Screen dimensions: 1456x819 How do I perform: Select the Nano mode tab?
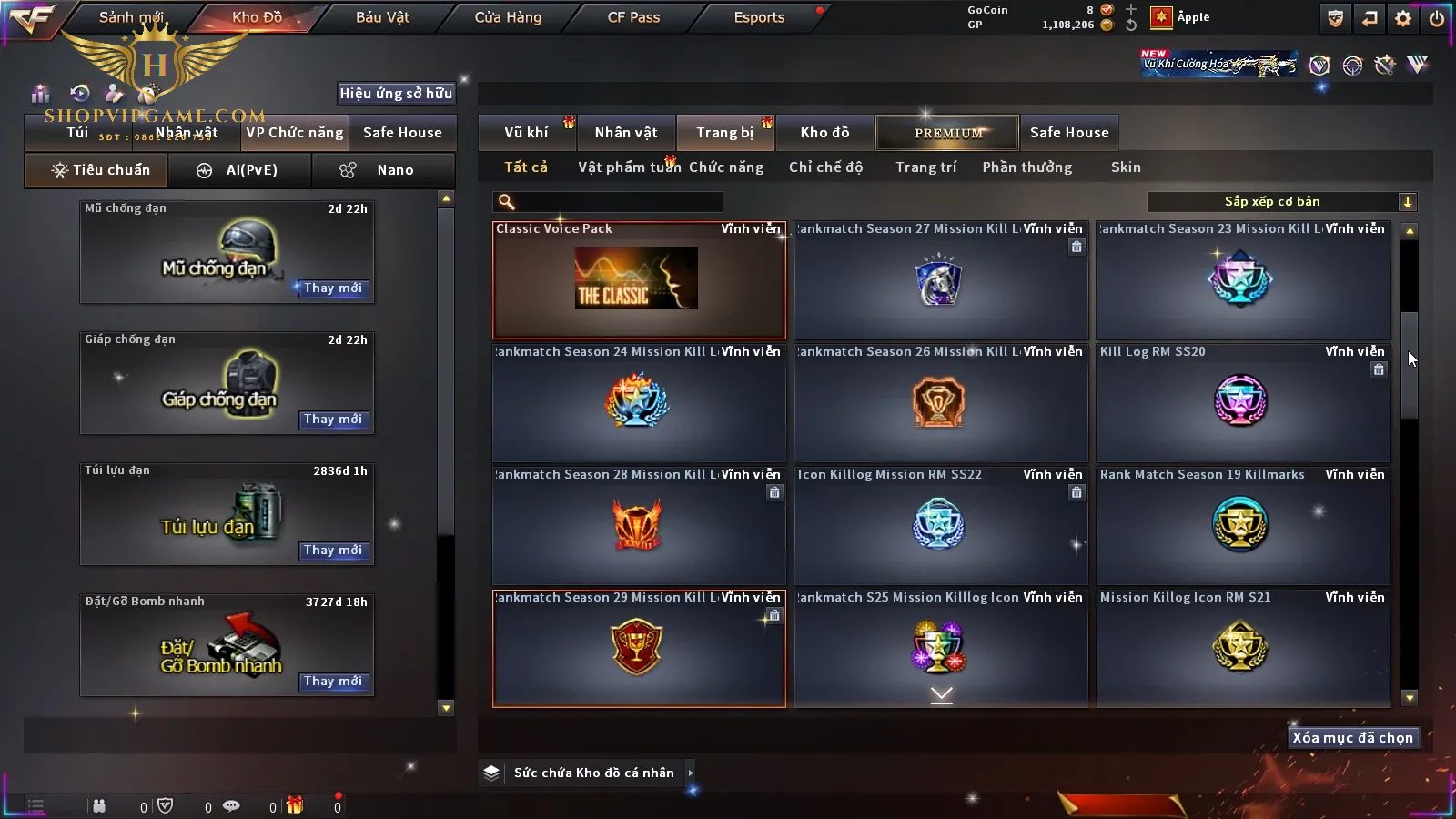point(385,170)
